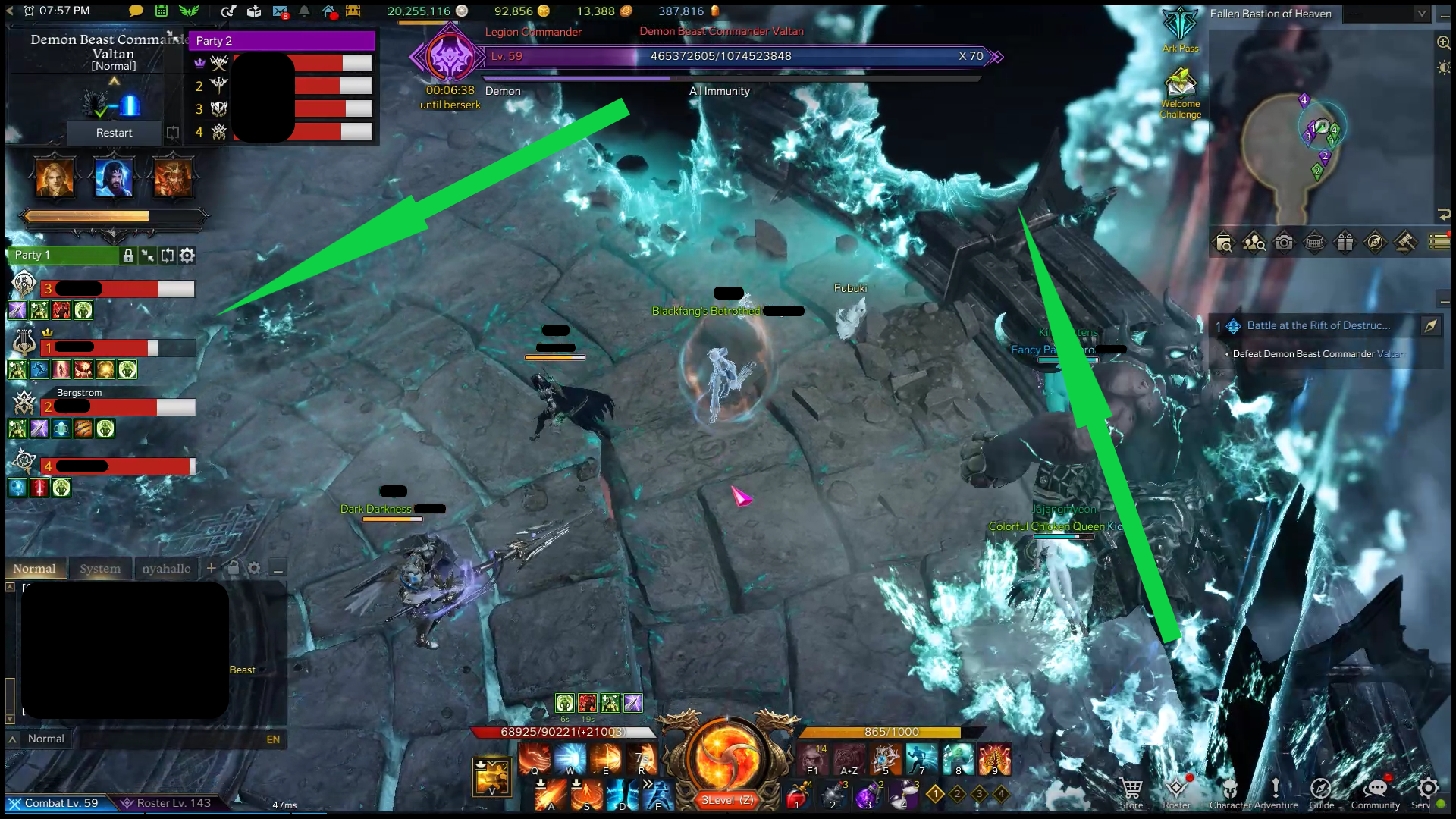Select the Normal chat tab
The width and height of the screenshot is (1456, 819).
click(34, 569)
